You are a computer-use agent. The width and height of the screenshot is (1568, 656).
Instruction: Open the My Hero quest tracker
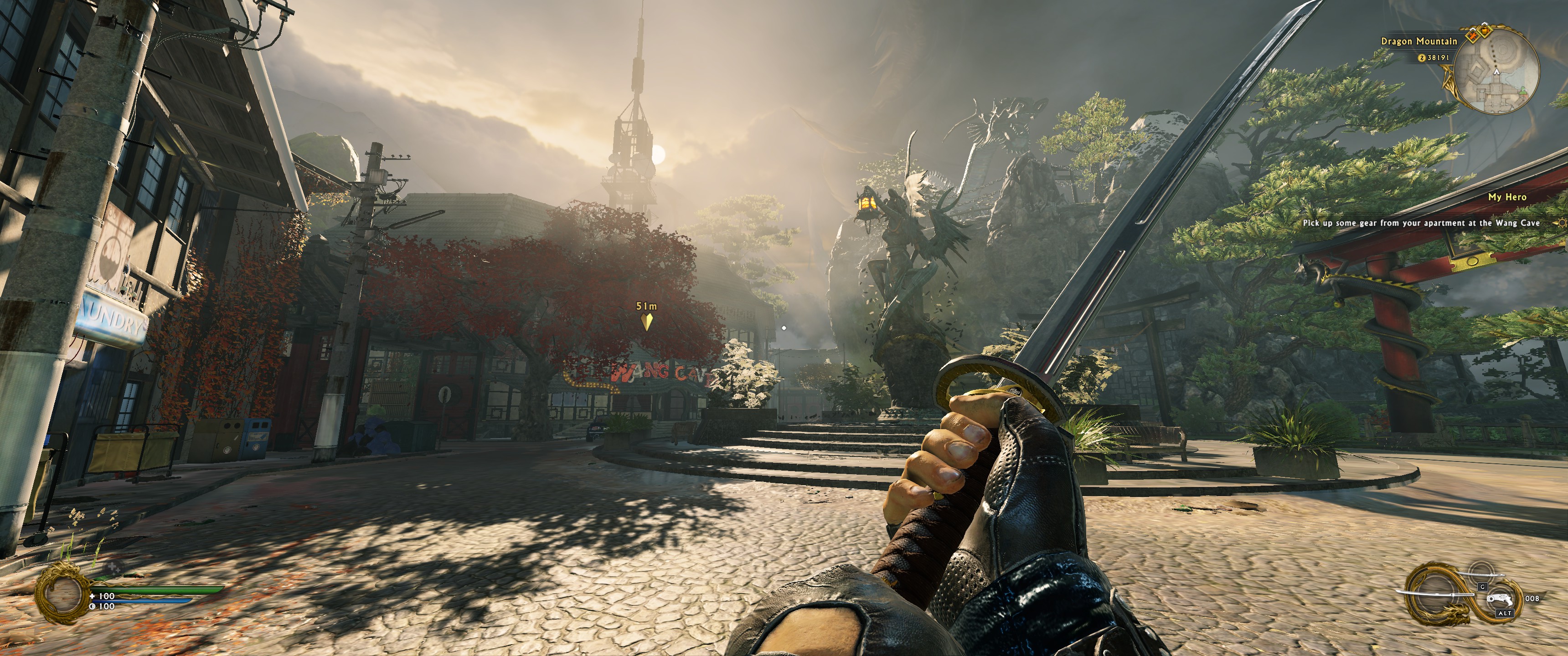1507,197
